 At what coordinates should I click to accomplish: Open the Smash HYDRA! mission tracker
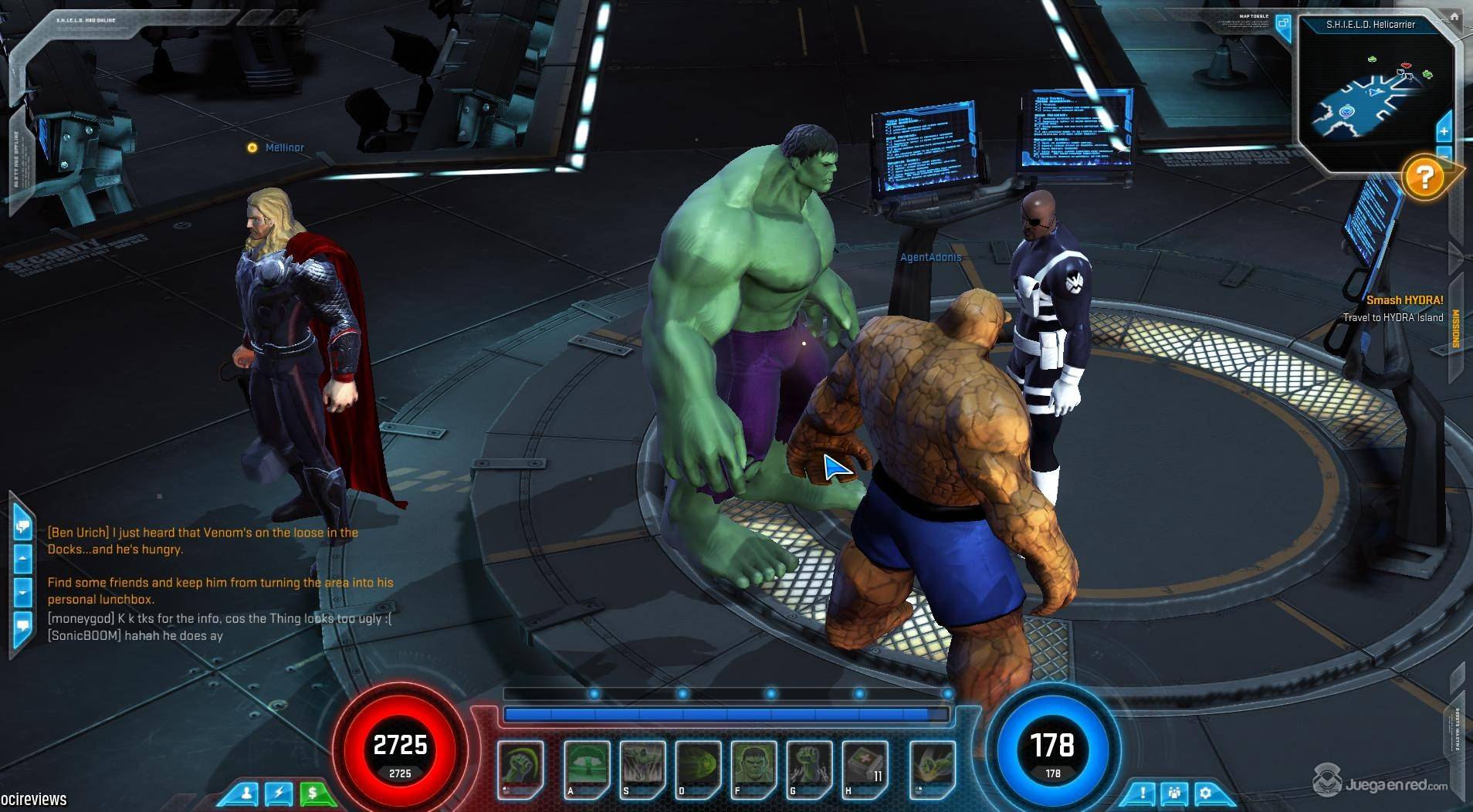pos(1404,300)
